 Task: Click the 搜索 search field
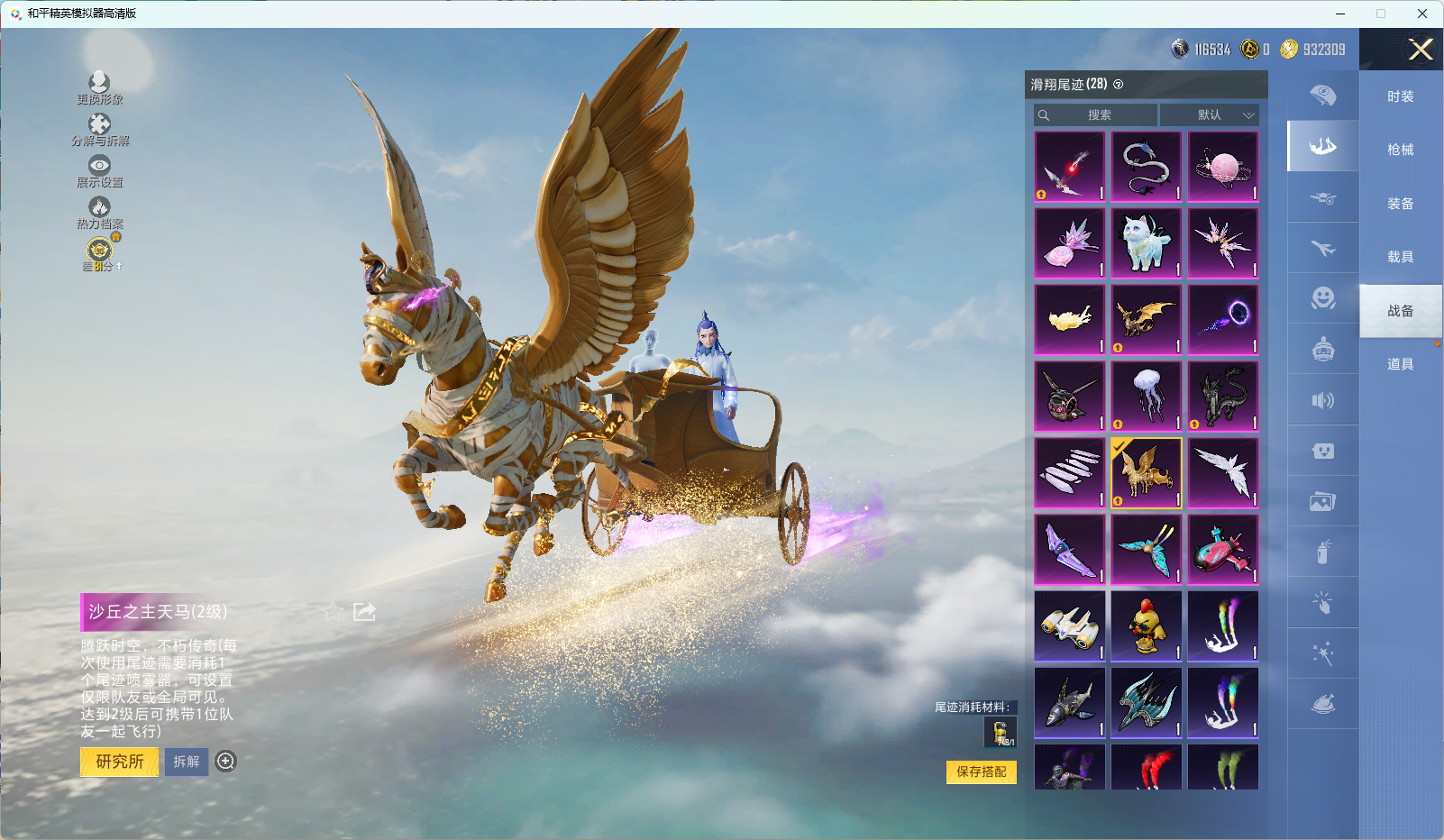[x=1096, y=115]
